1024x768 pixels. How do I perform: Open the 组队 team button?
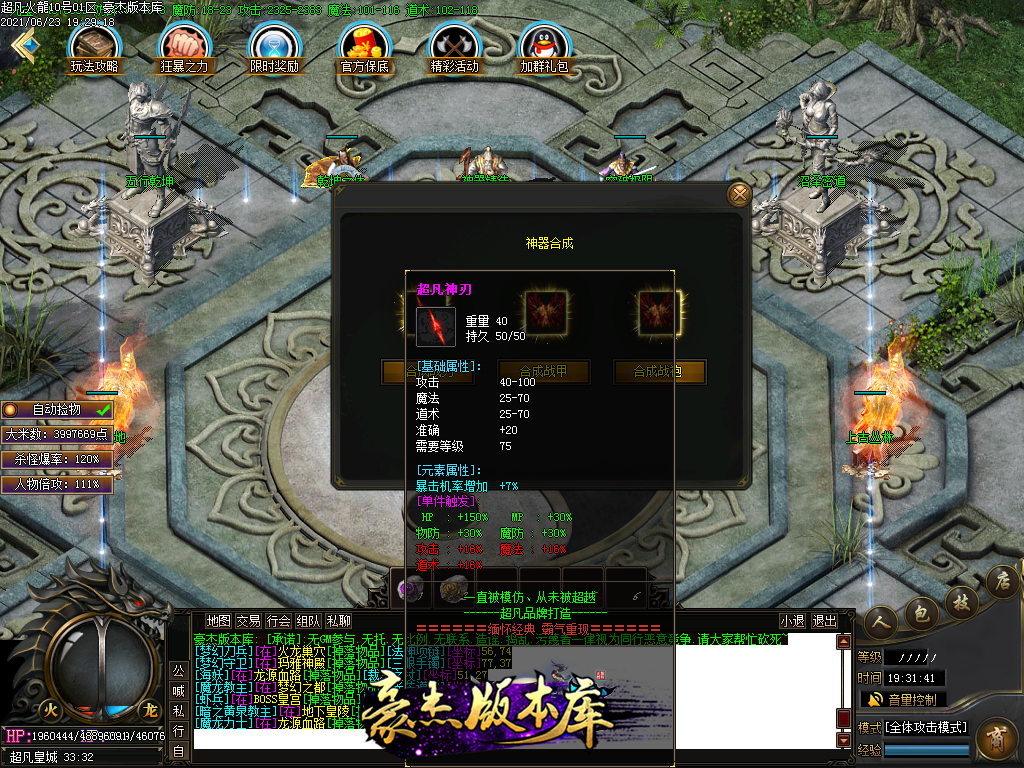click(x=309, y=621)
